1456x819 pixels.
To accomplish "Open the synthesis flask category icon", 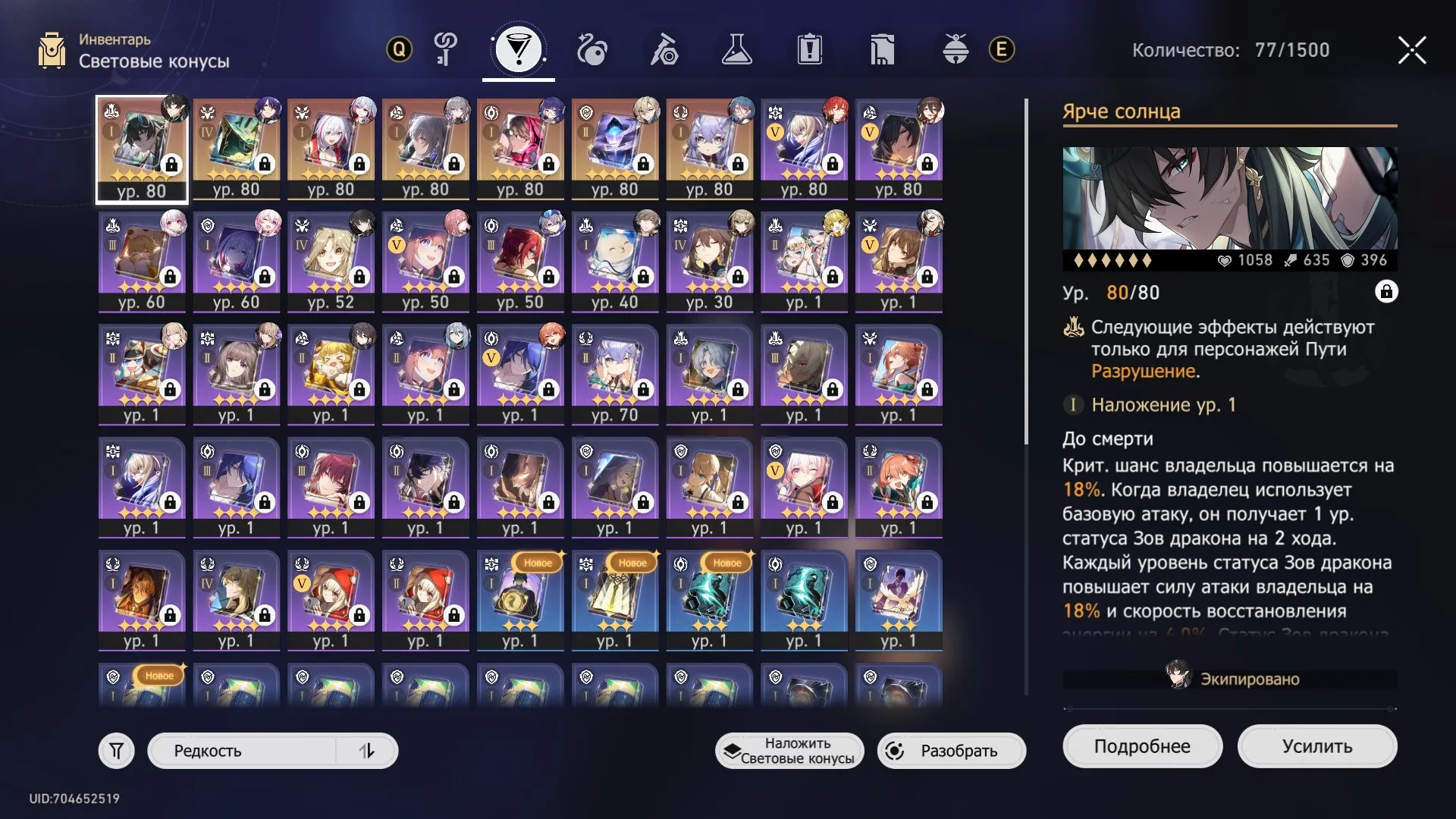I will click(736, 50).
